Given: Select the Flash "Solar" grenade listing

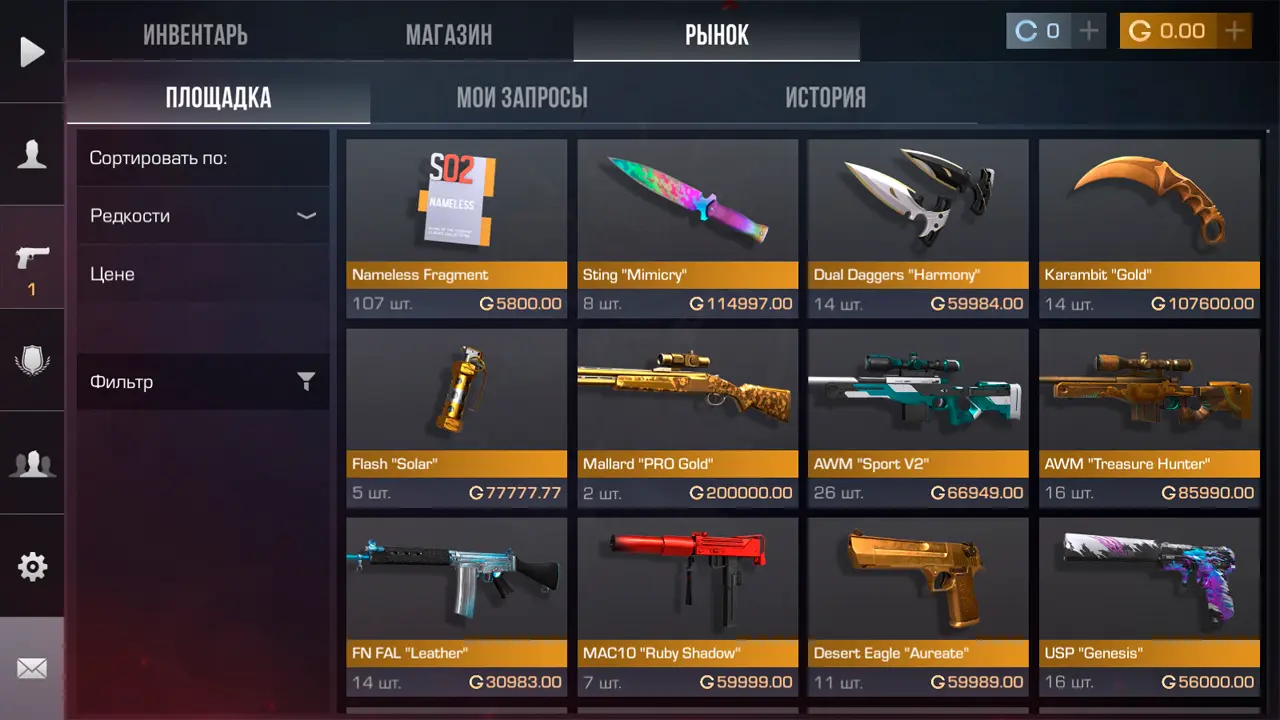Looking at the screenshot, I should [x=456, y=418].
